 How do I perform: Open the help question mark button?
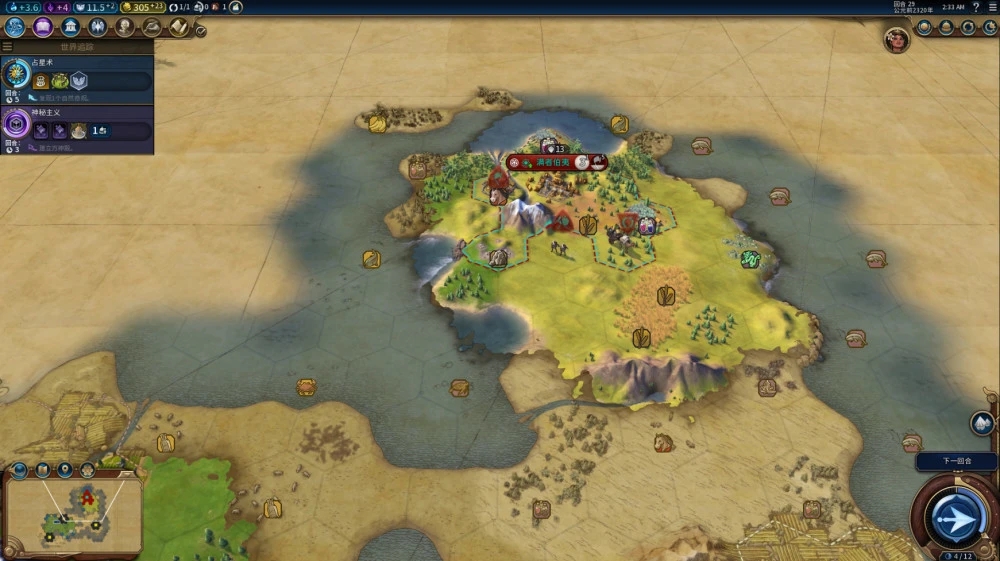[x=976, y=7]
